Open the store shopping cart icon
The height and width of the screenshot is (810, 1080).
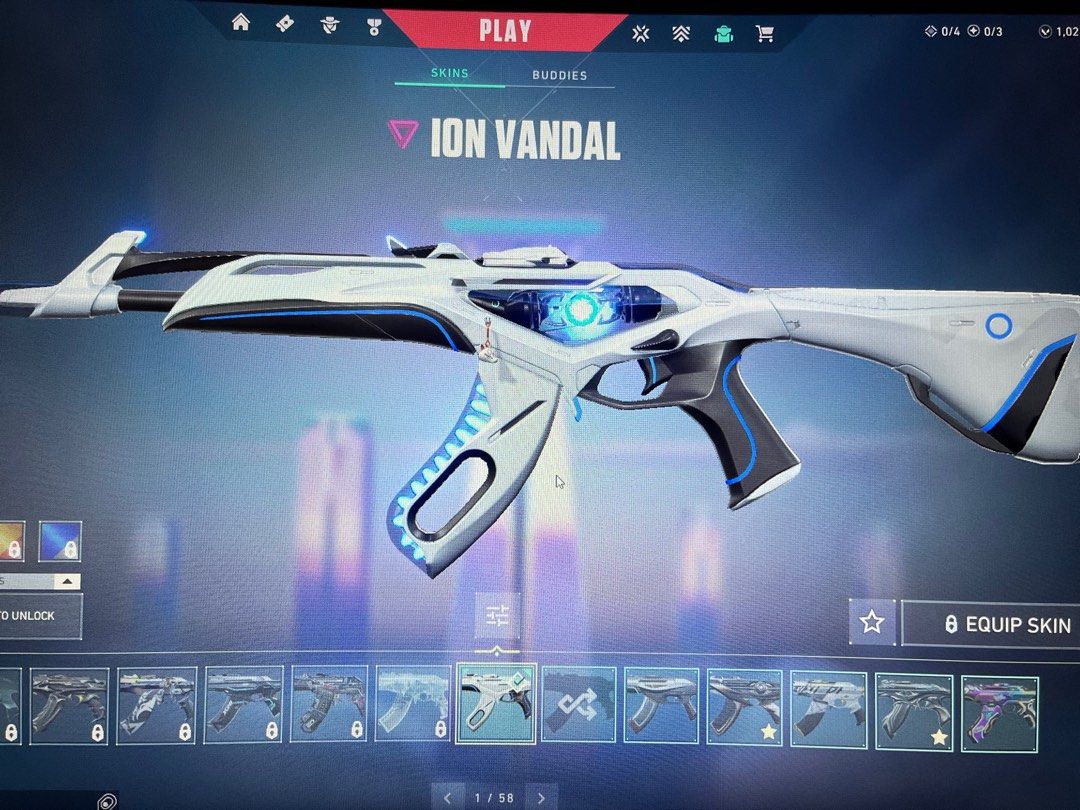[x=765, y=33]
